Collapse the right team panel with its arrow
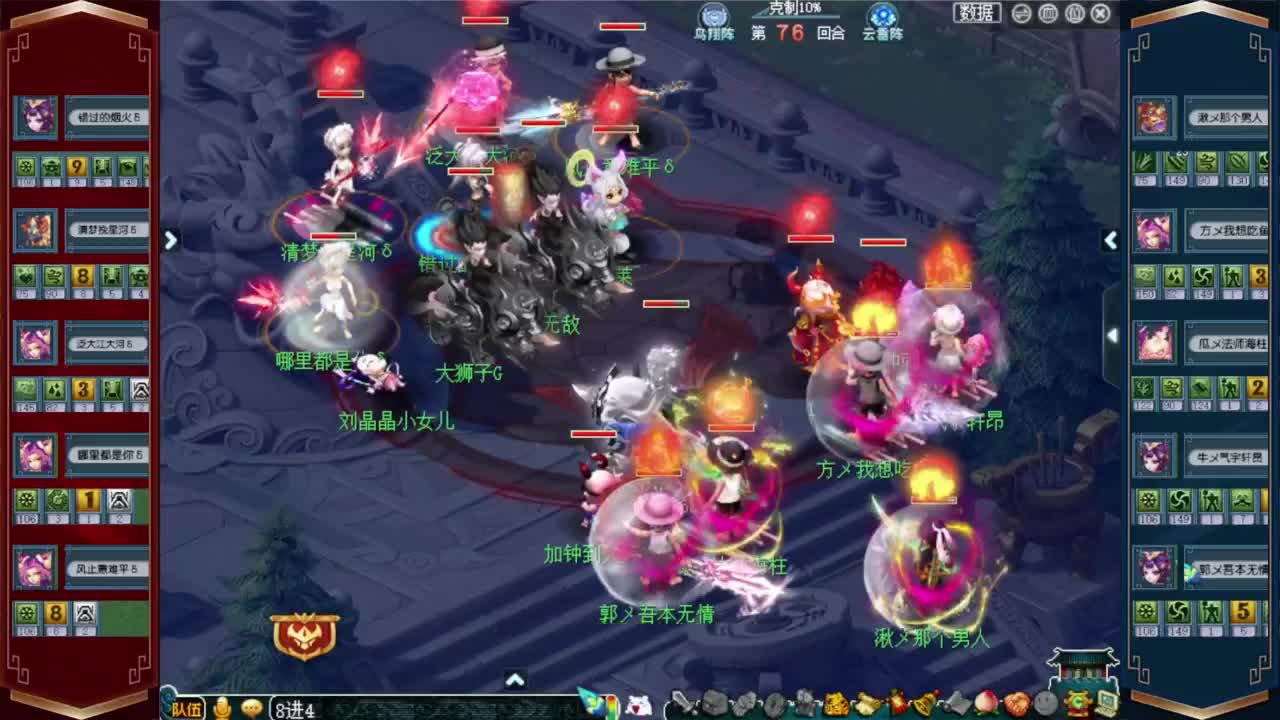The height and width of the screenshot is (720, 1280). (1110, 240)
